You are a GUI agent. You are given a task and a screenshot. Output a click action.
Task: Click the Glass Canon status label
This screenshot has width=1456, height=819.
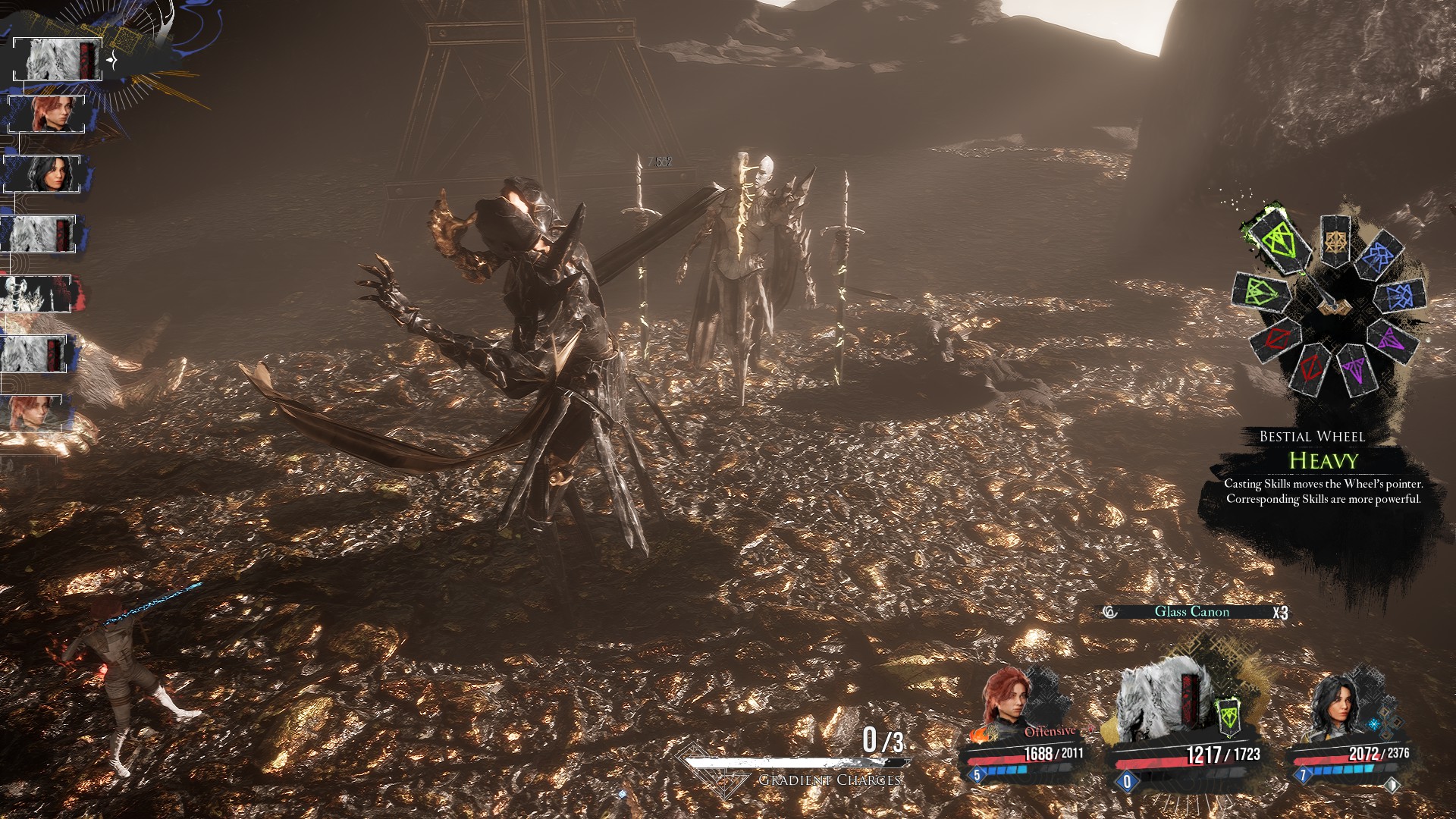(1192, 612)
